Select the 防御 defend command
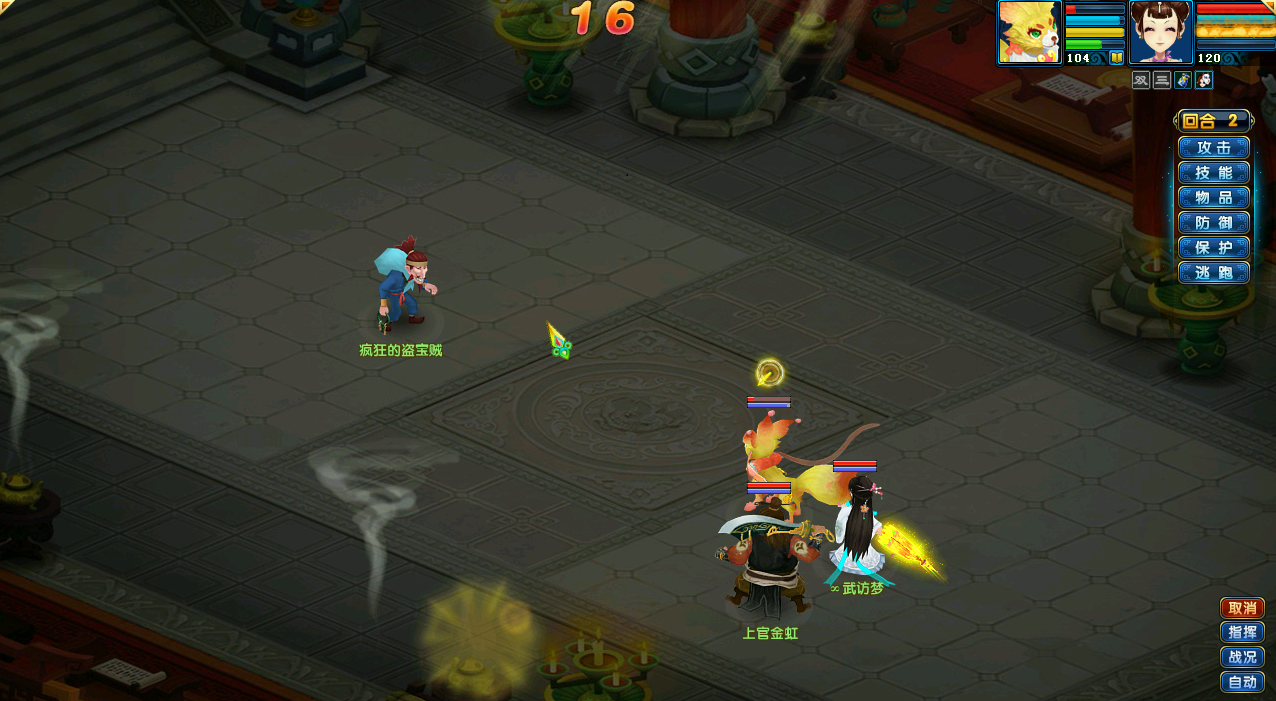1276x701 pixels. [1213, 222]
